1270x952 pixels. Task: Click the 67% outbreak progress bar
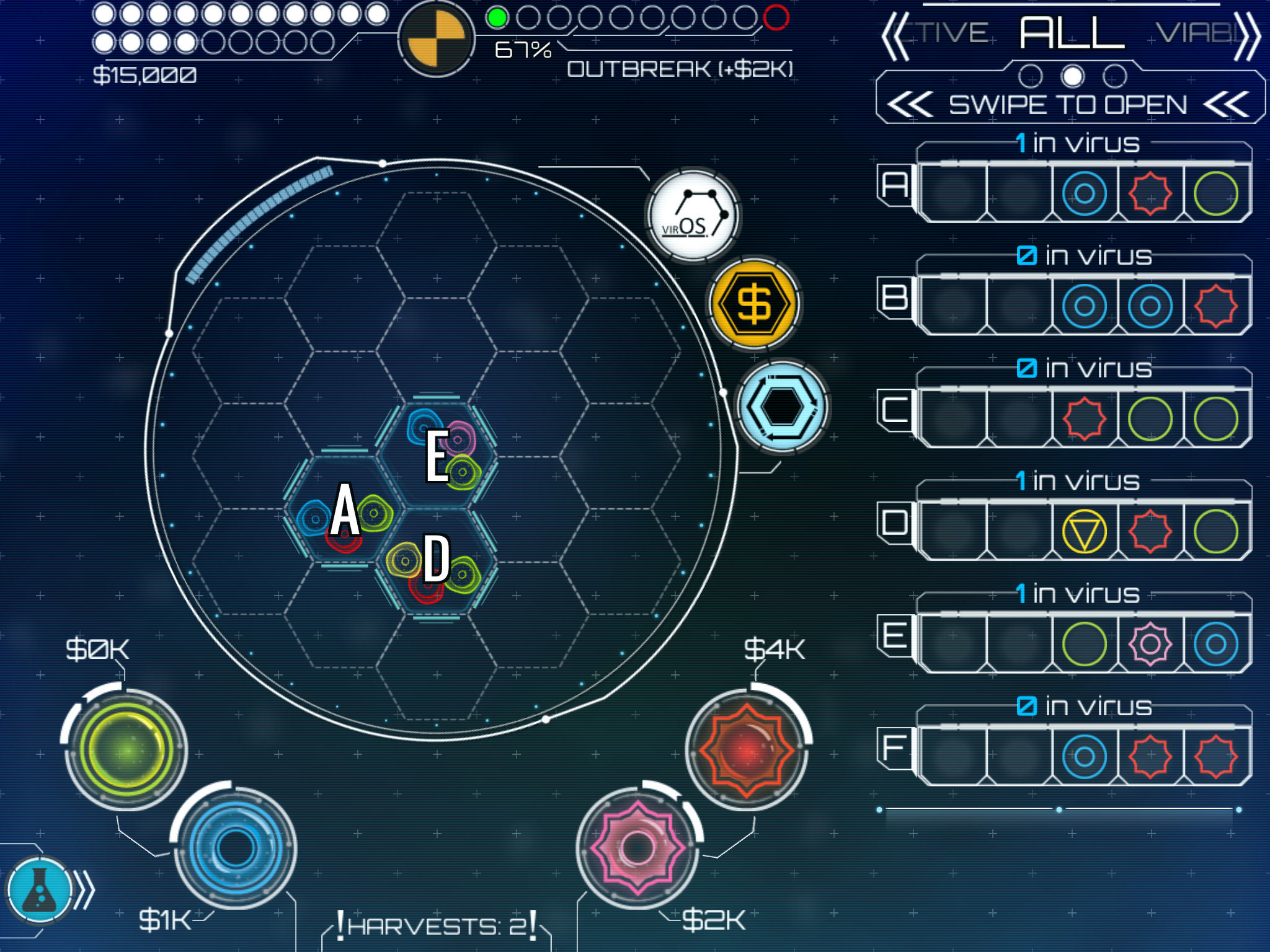[x=524, y=50]
